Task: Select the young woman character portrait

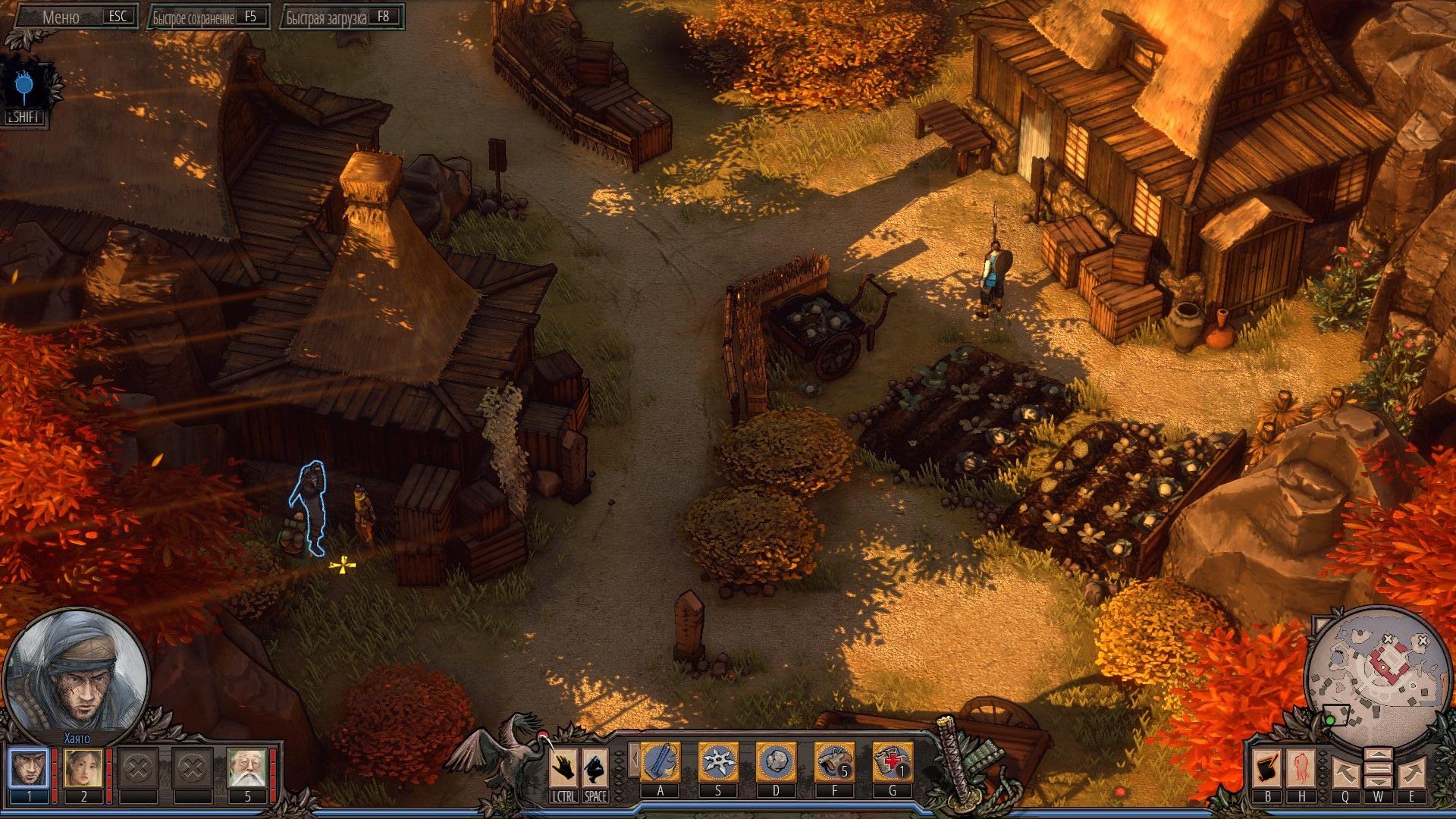Action: point(83,767)
